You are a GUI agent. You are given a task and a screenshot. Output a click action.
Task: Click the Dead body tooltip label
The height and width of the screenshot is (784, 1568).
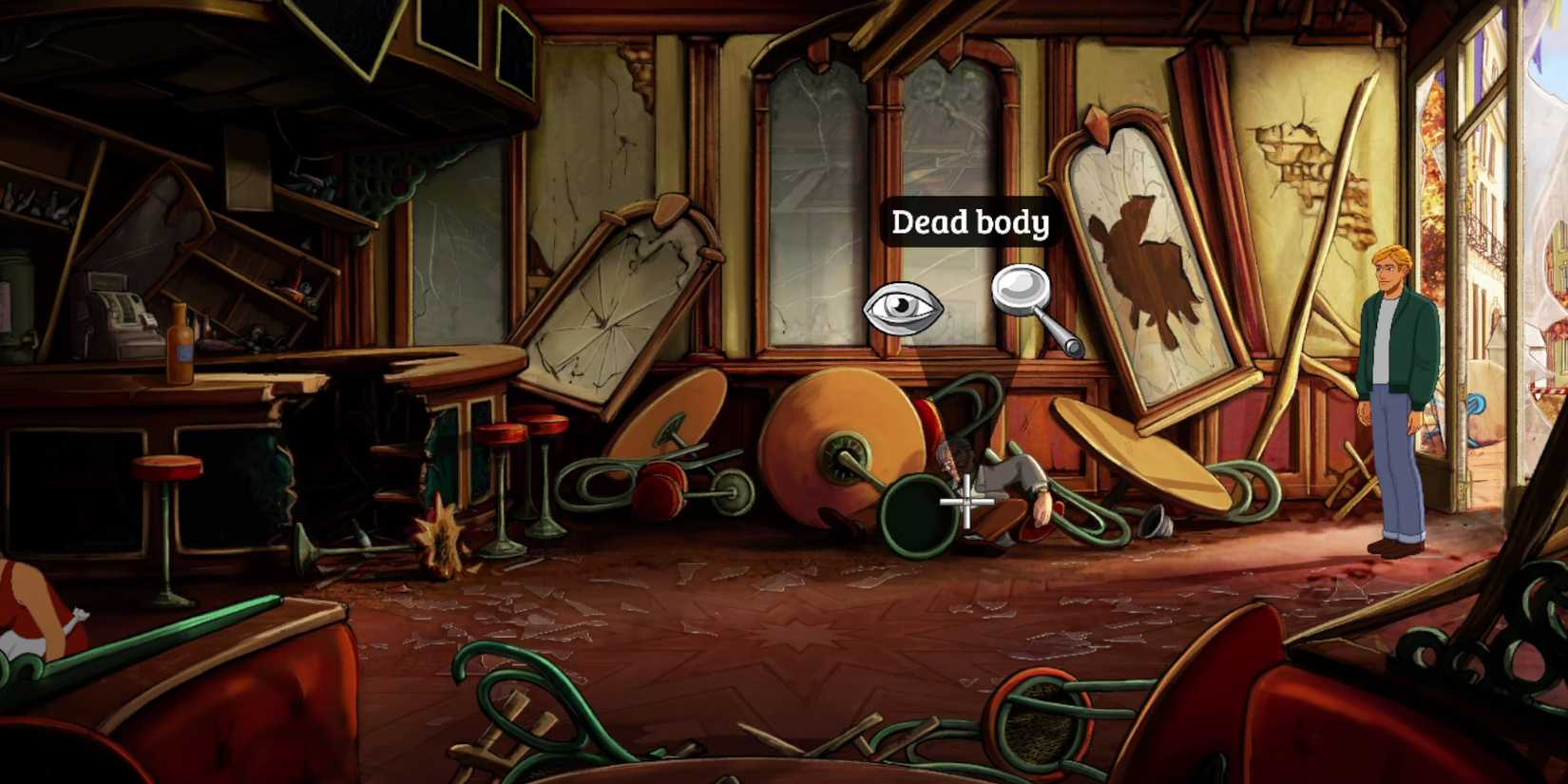pyautogui.click(x=971, y=222)
